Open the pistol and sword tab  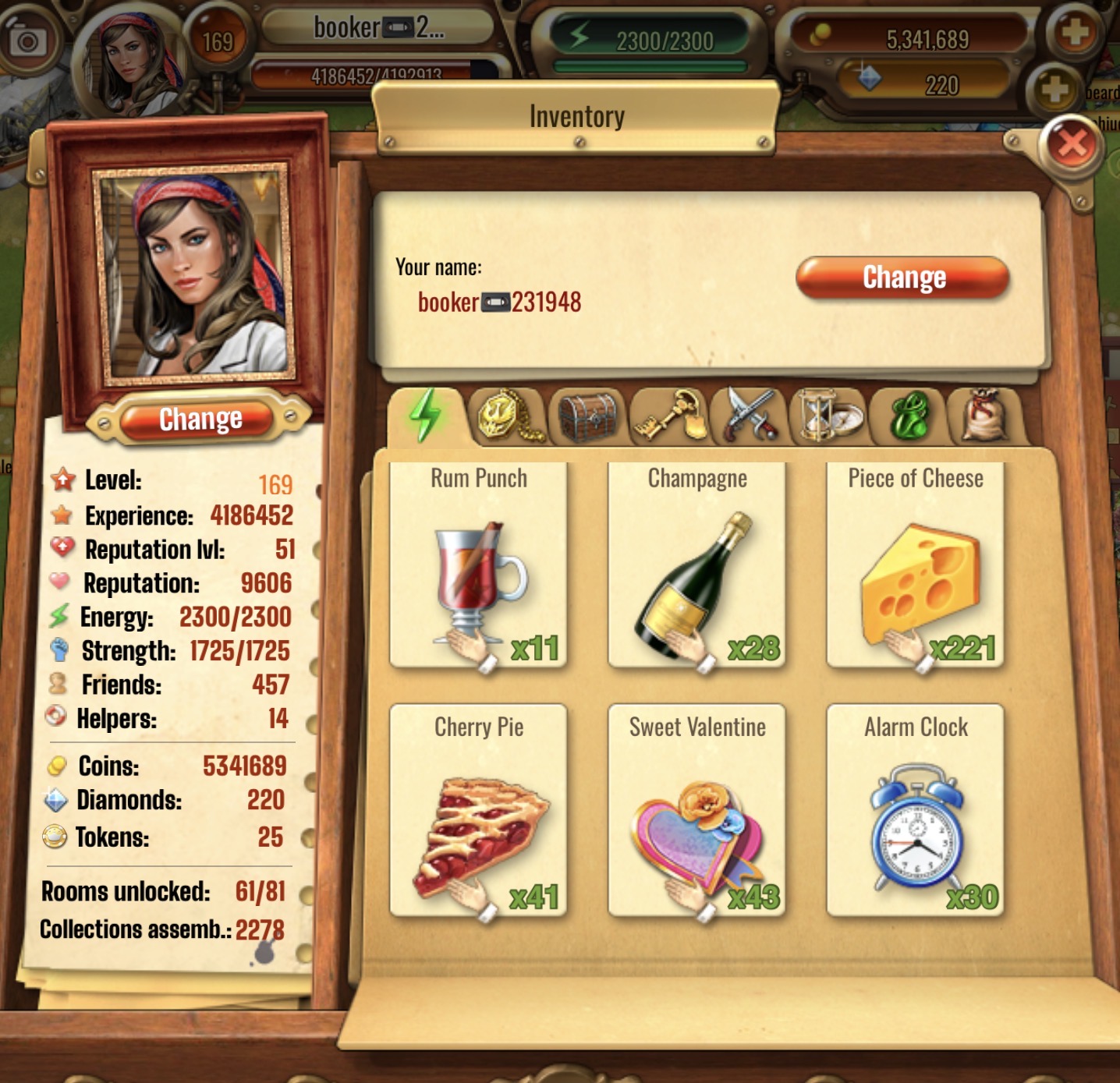[x=750, y=416]
